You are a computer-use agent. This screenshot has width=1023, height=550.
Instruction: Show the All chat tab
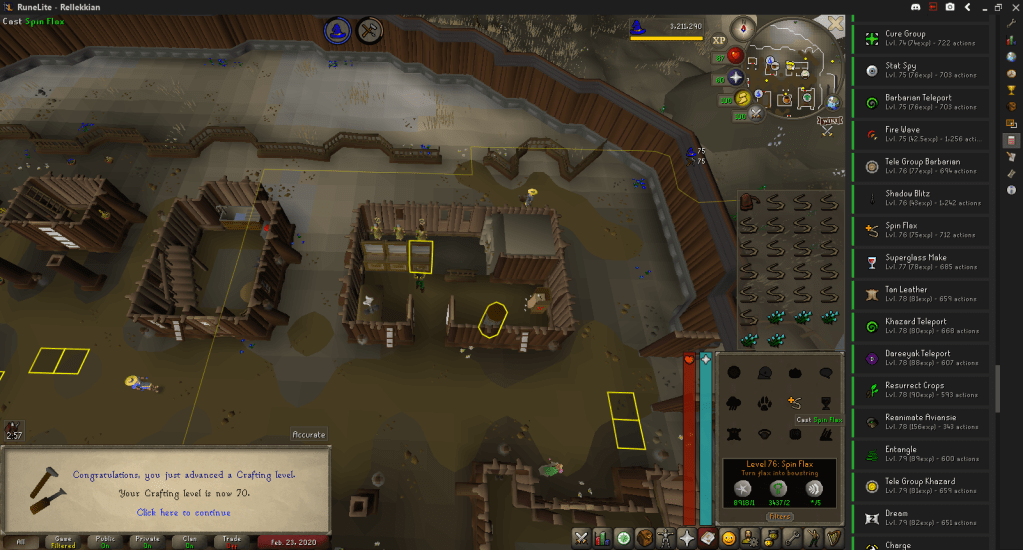click(19, 541)
